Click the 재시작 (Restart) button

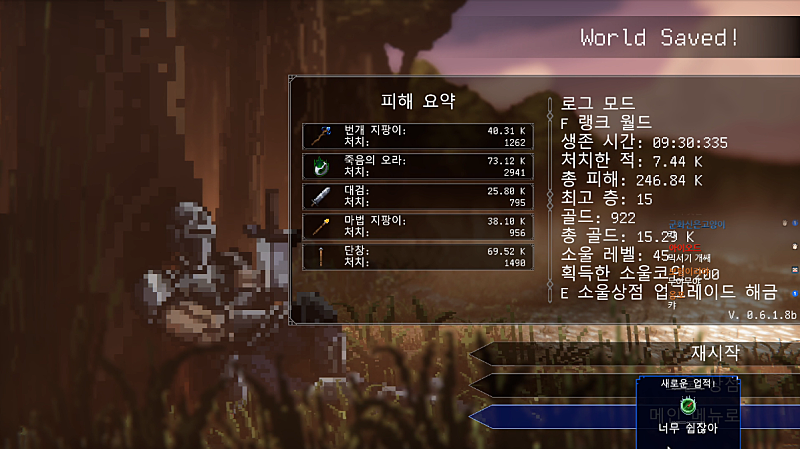(640, 354)
